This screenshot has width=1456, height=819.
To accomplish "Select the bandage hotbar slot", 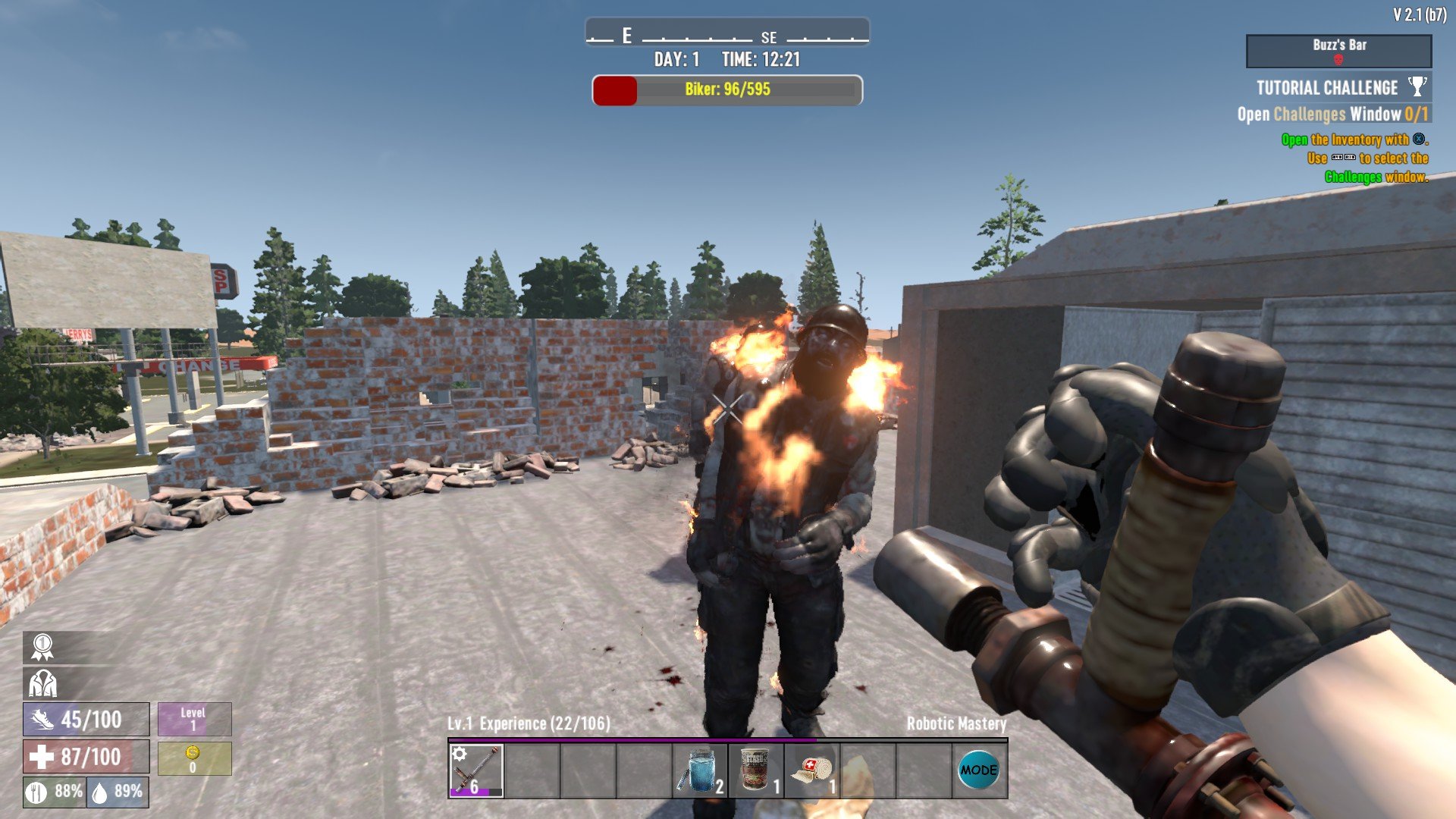I will tap(811, 770).
